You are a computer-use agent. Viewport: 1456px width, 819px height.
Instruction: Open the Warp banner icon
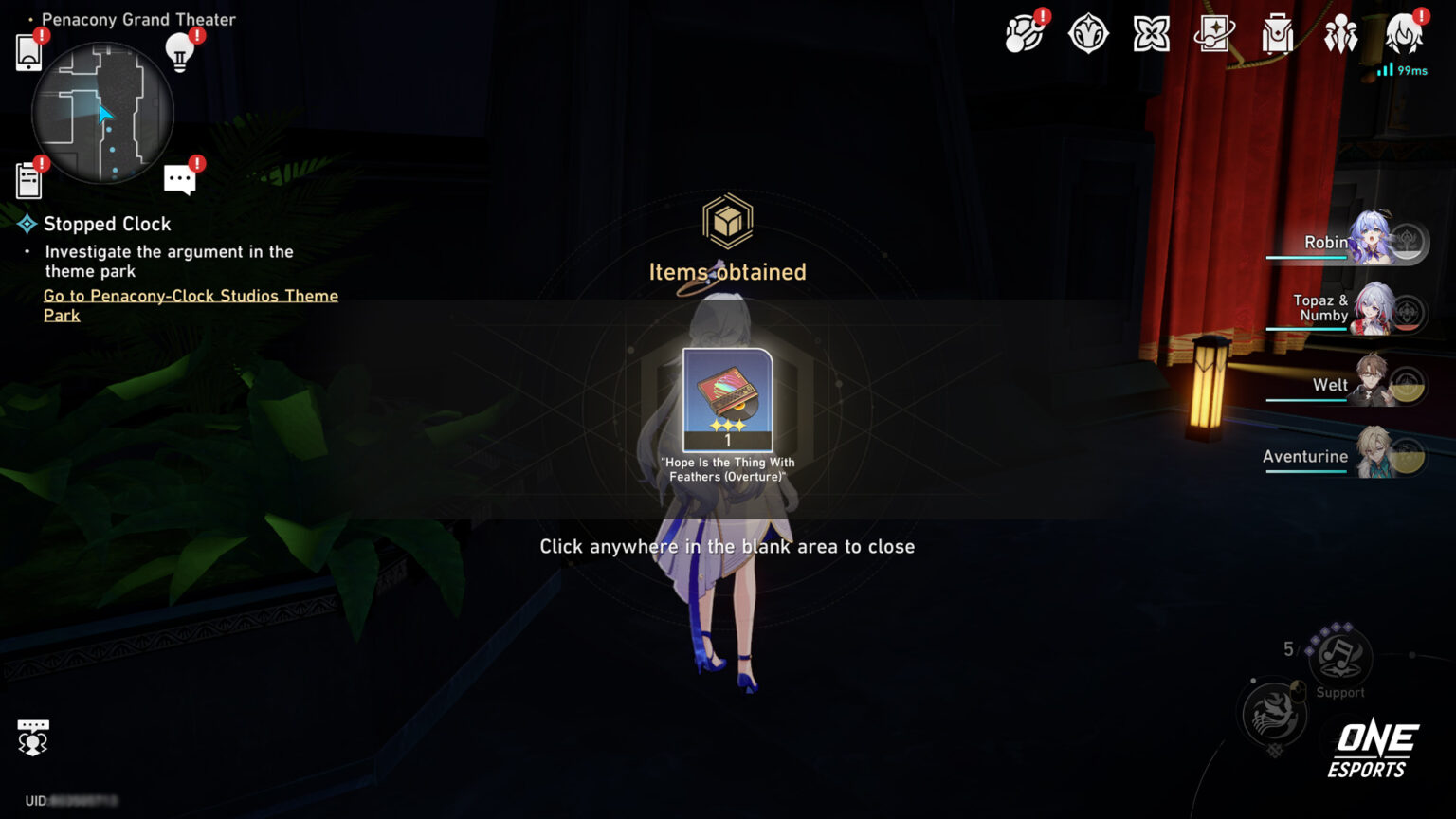click(x=1213, y=32)
